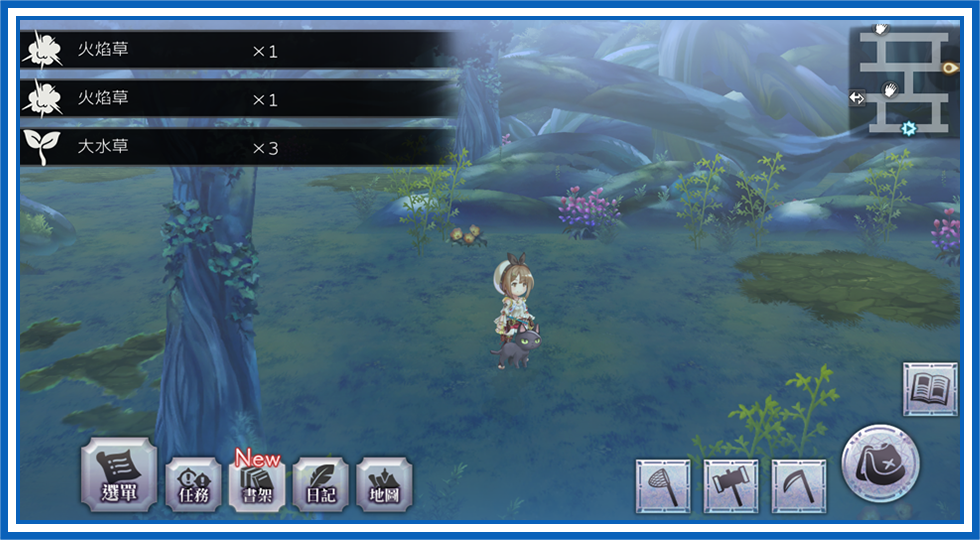Open the 選單 main menu button
Viewport: 980px width, 540px height.
click(x=119, y=475)
